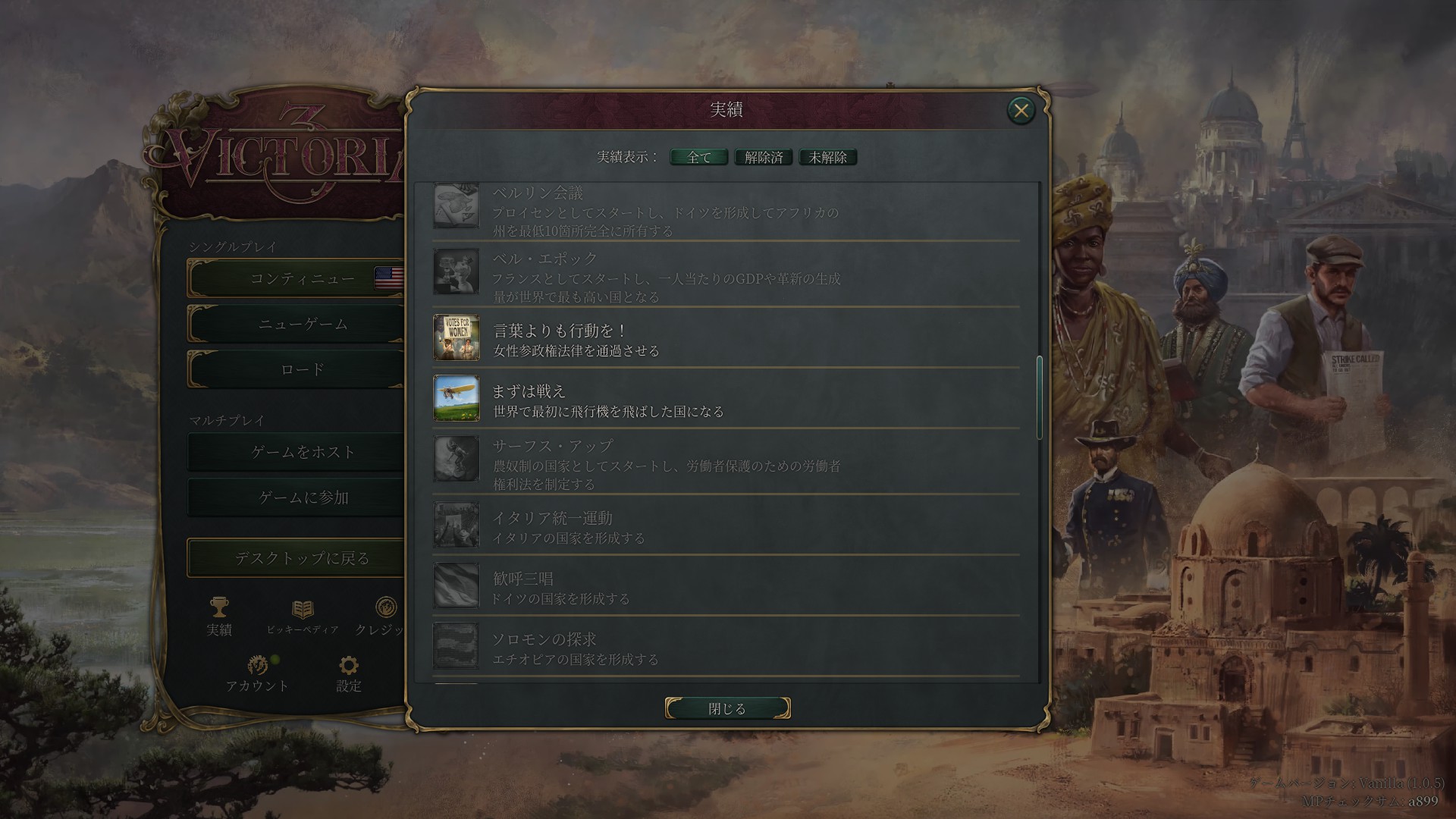Click the credits medal icon
Image resolution: width=1456 pixels, height=819 pixels.
[x=385, y=609]
